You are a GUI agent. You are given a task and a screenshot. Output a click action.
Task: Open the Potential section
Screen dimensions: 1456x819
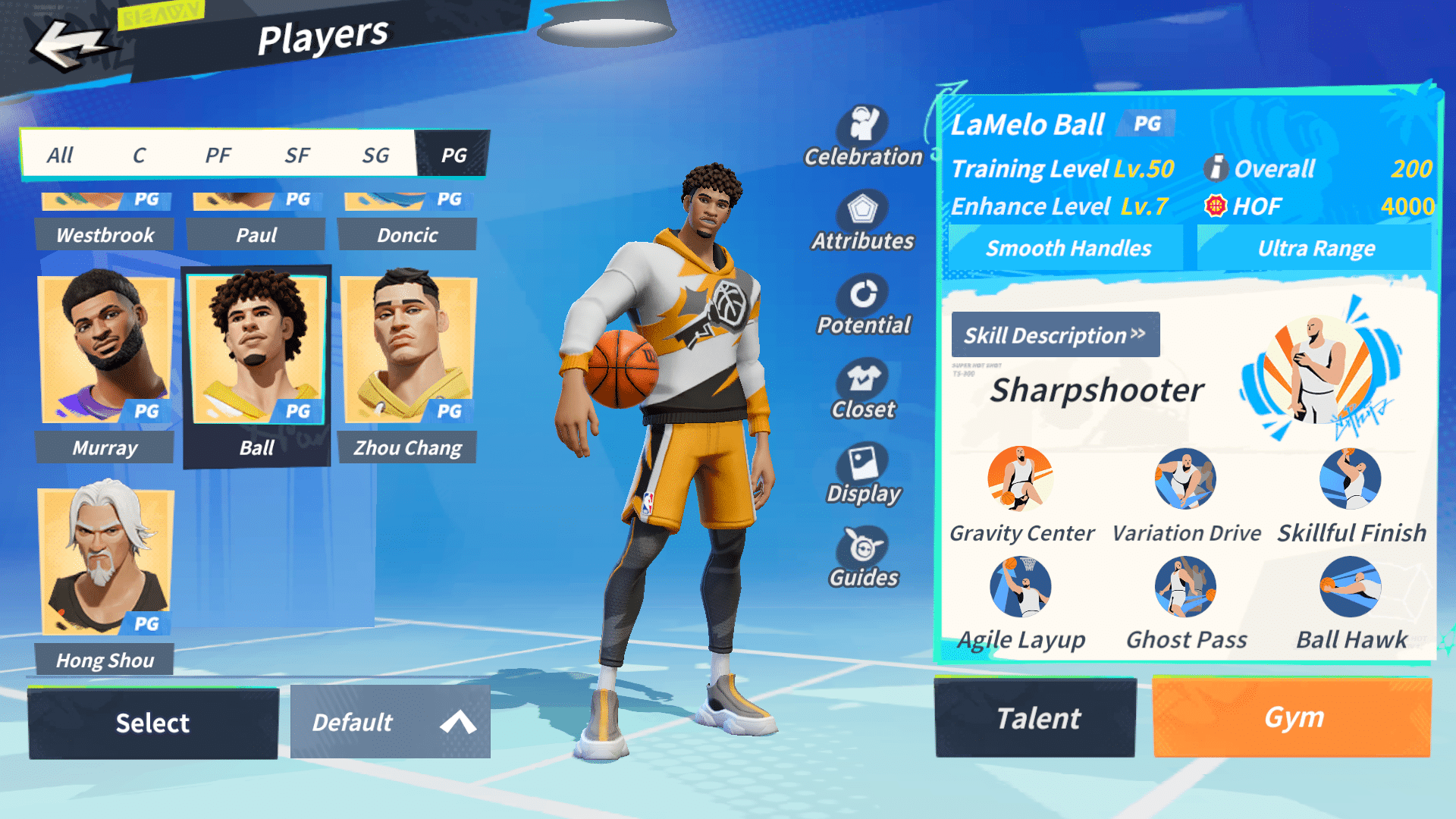pyautogui.click(x=863, y=306)
